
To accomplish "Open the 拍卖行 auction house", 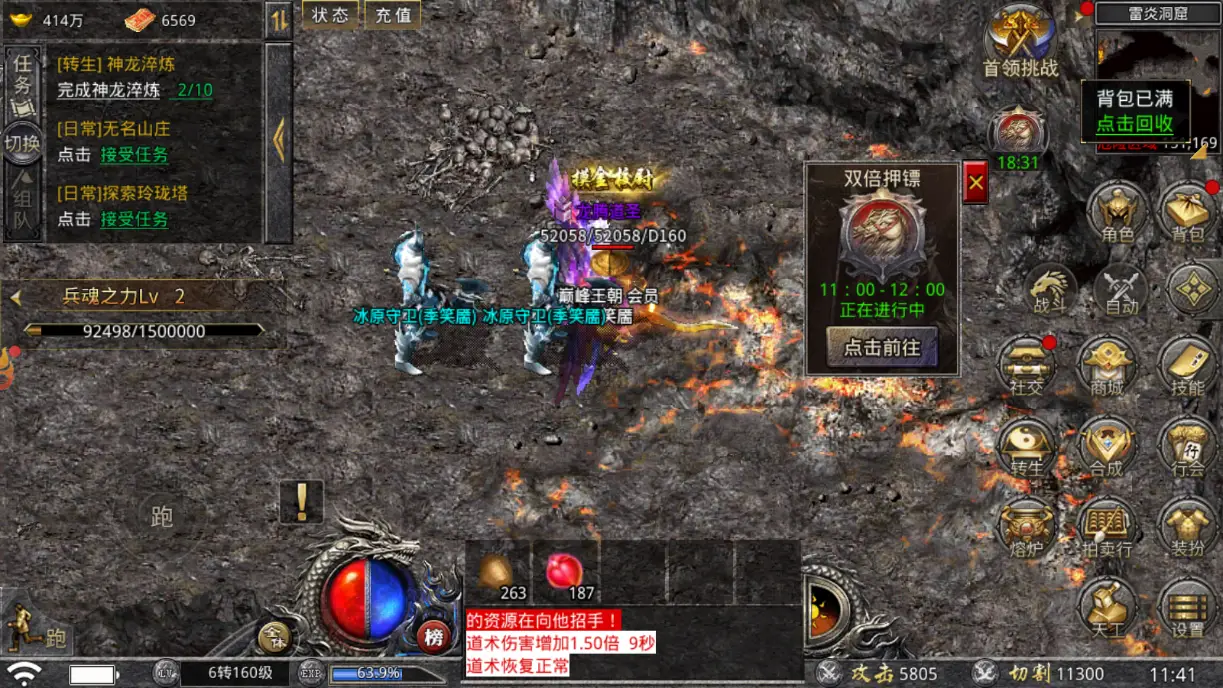I will [1106, 527].
